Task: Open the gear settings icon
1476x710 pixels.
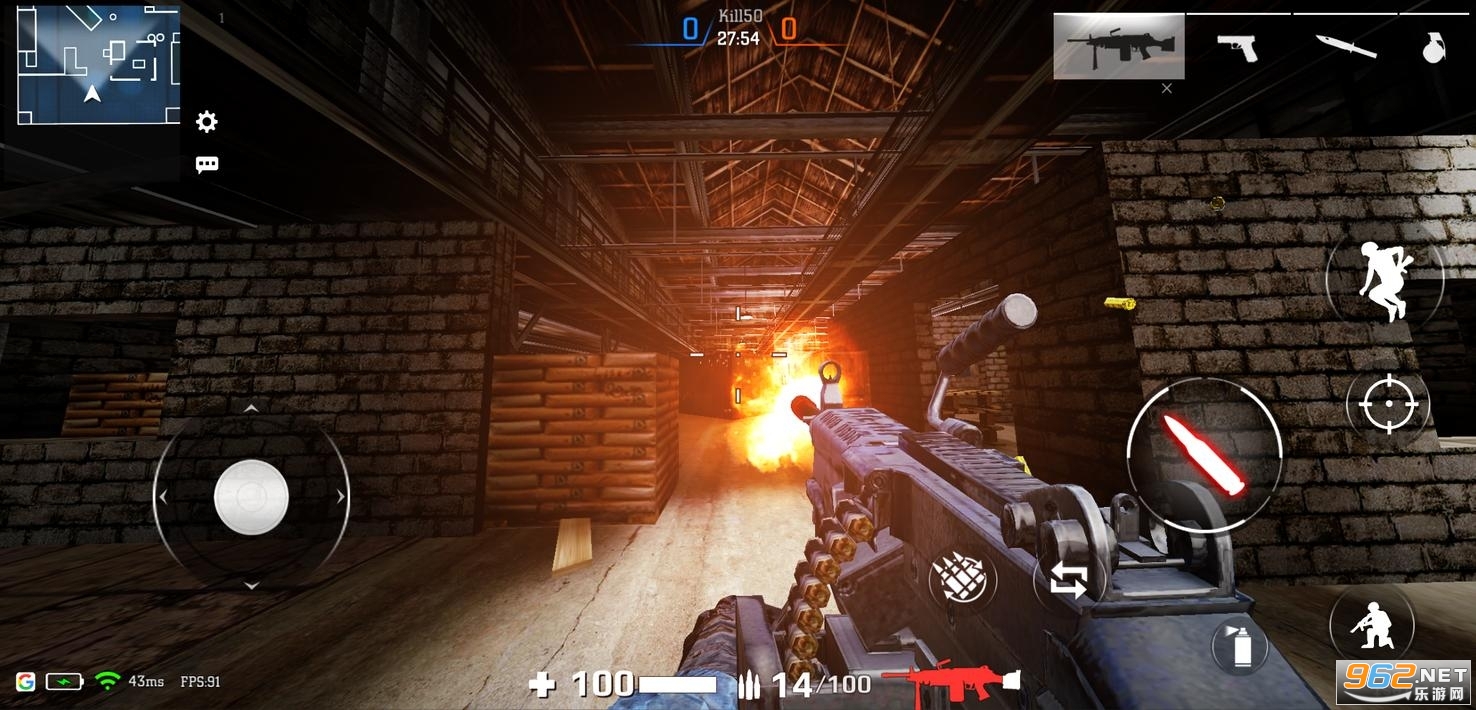Action: click(x=207, y=122)
